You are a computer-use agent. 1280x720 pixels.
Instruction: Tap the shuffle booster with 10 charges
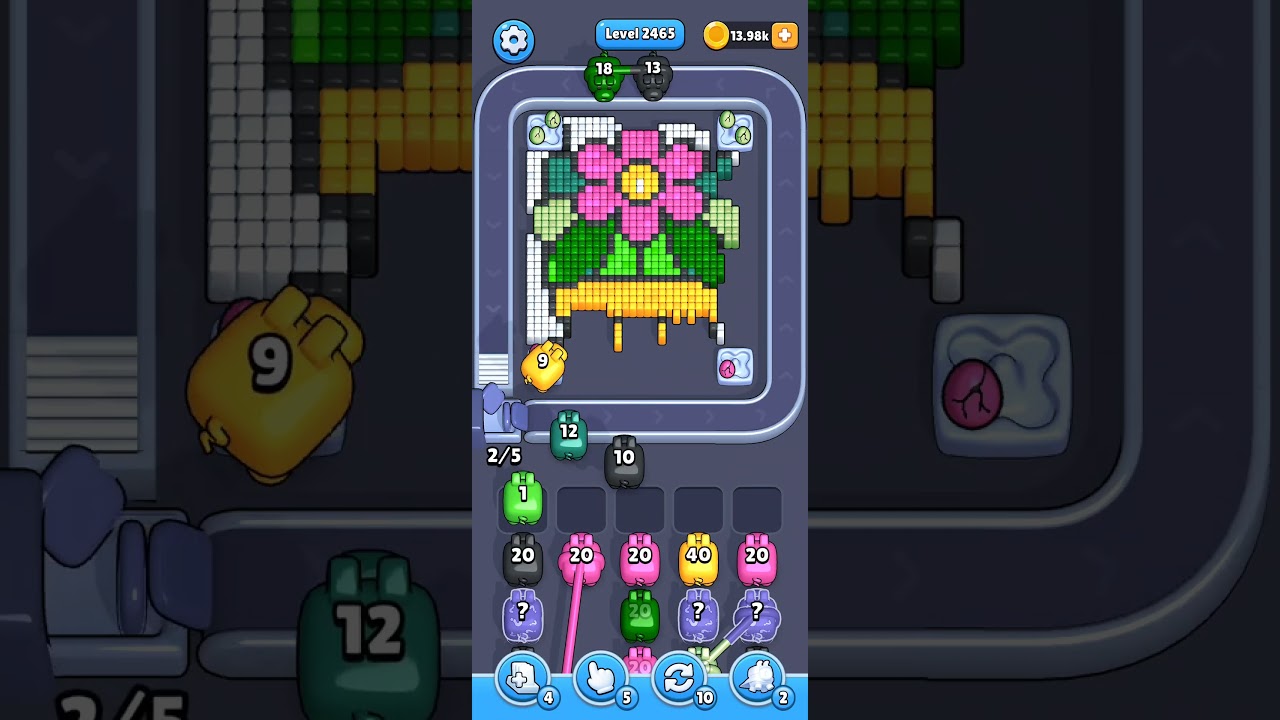point(678,678)
